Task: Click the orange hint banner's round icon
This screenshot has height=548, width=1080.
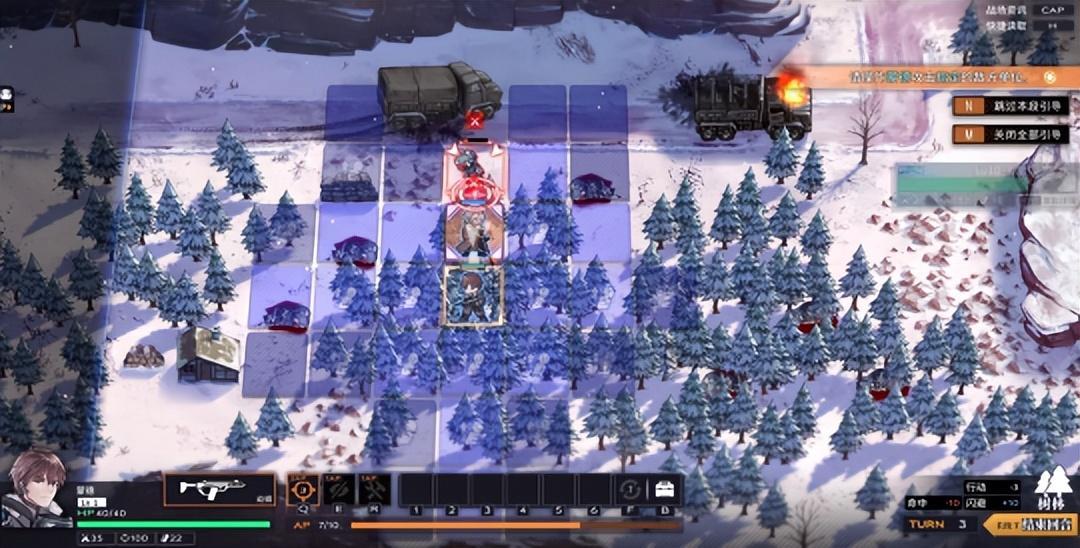Action: pos(1049,77)
